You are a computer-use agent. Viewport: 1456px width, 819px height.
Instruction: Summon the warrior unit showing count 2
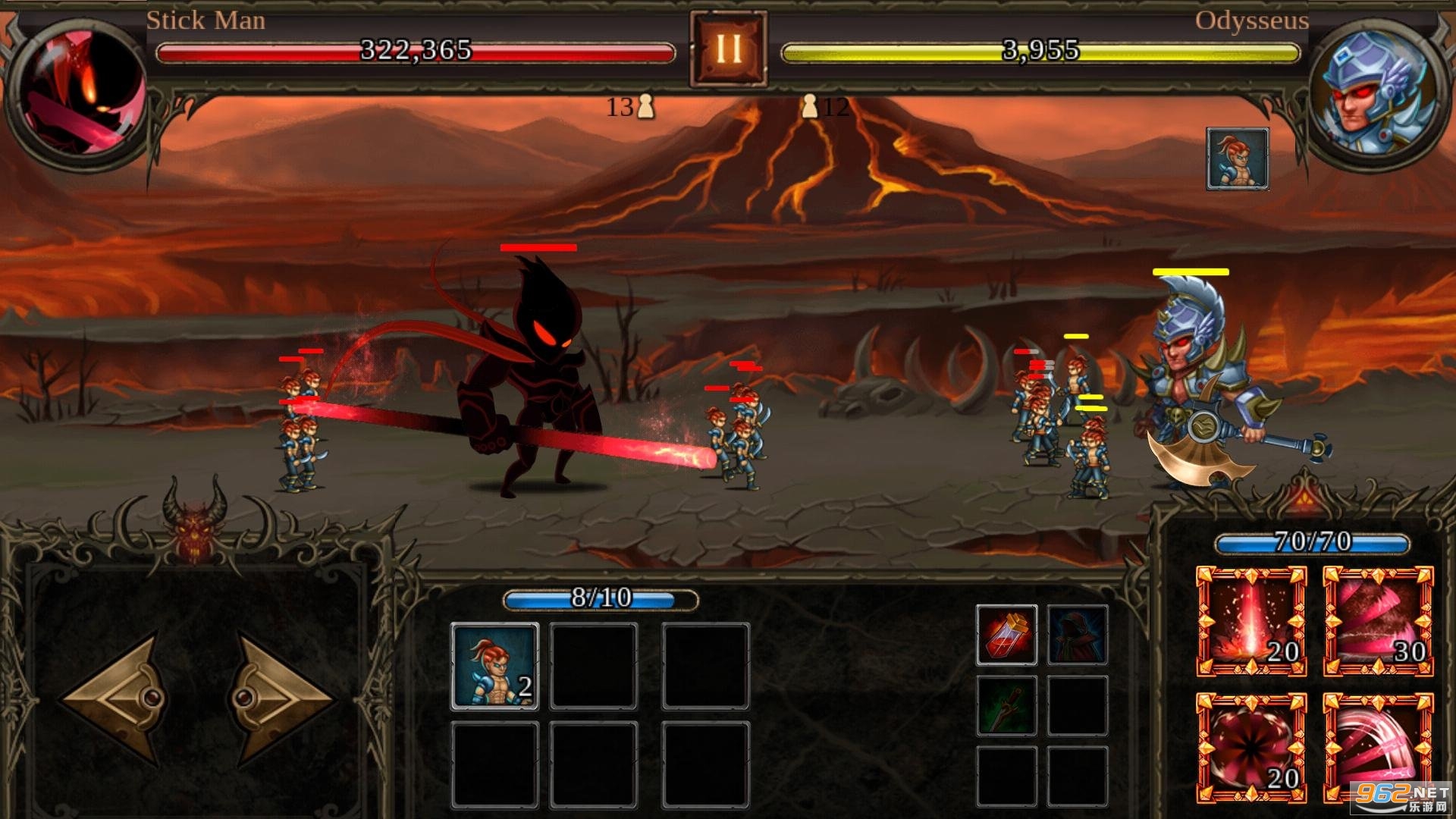click(497, 667)
